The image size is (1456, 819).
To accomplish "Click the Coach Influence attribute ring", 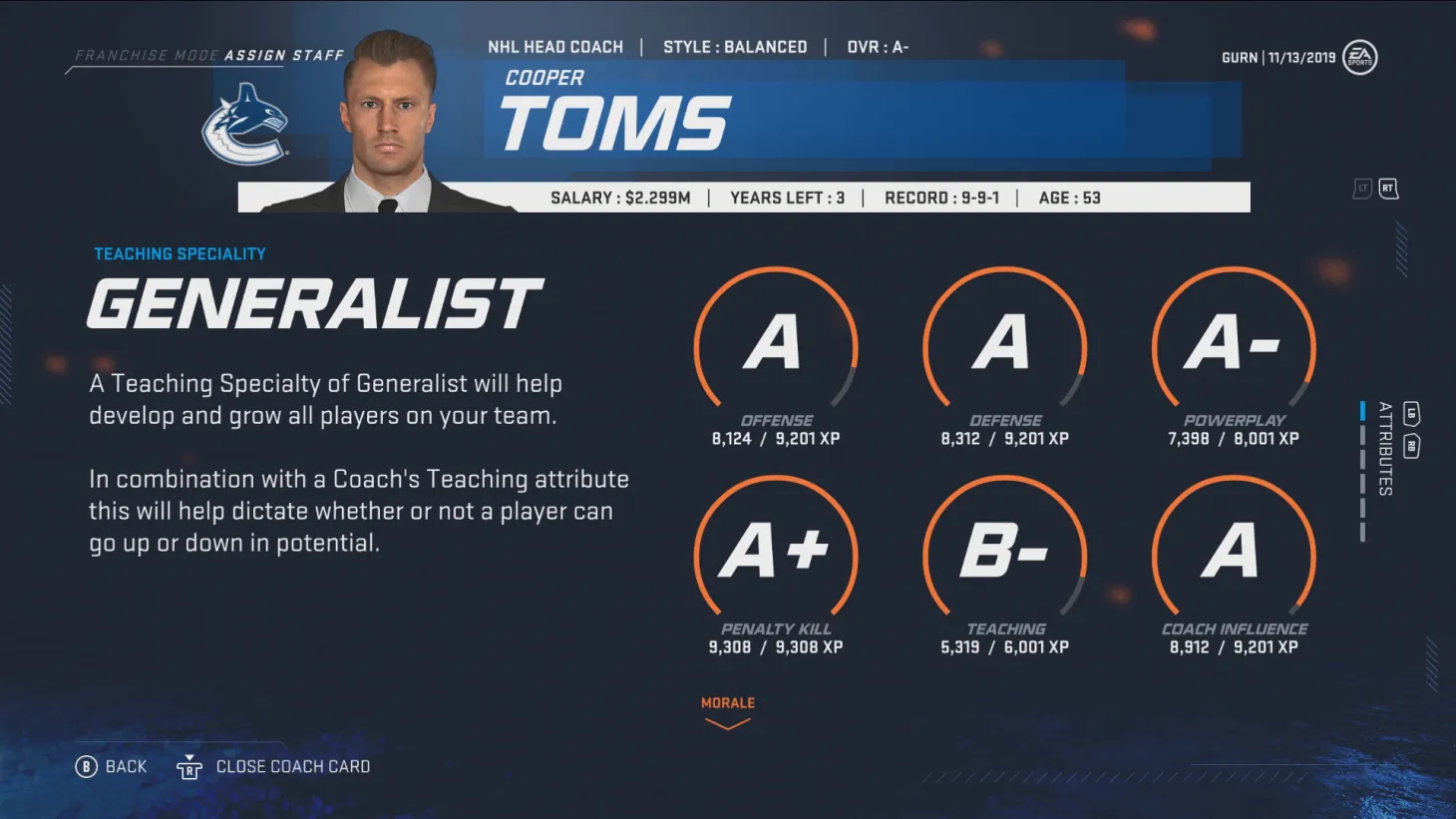I will coord(1233,552).
